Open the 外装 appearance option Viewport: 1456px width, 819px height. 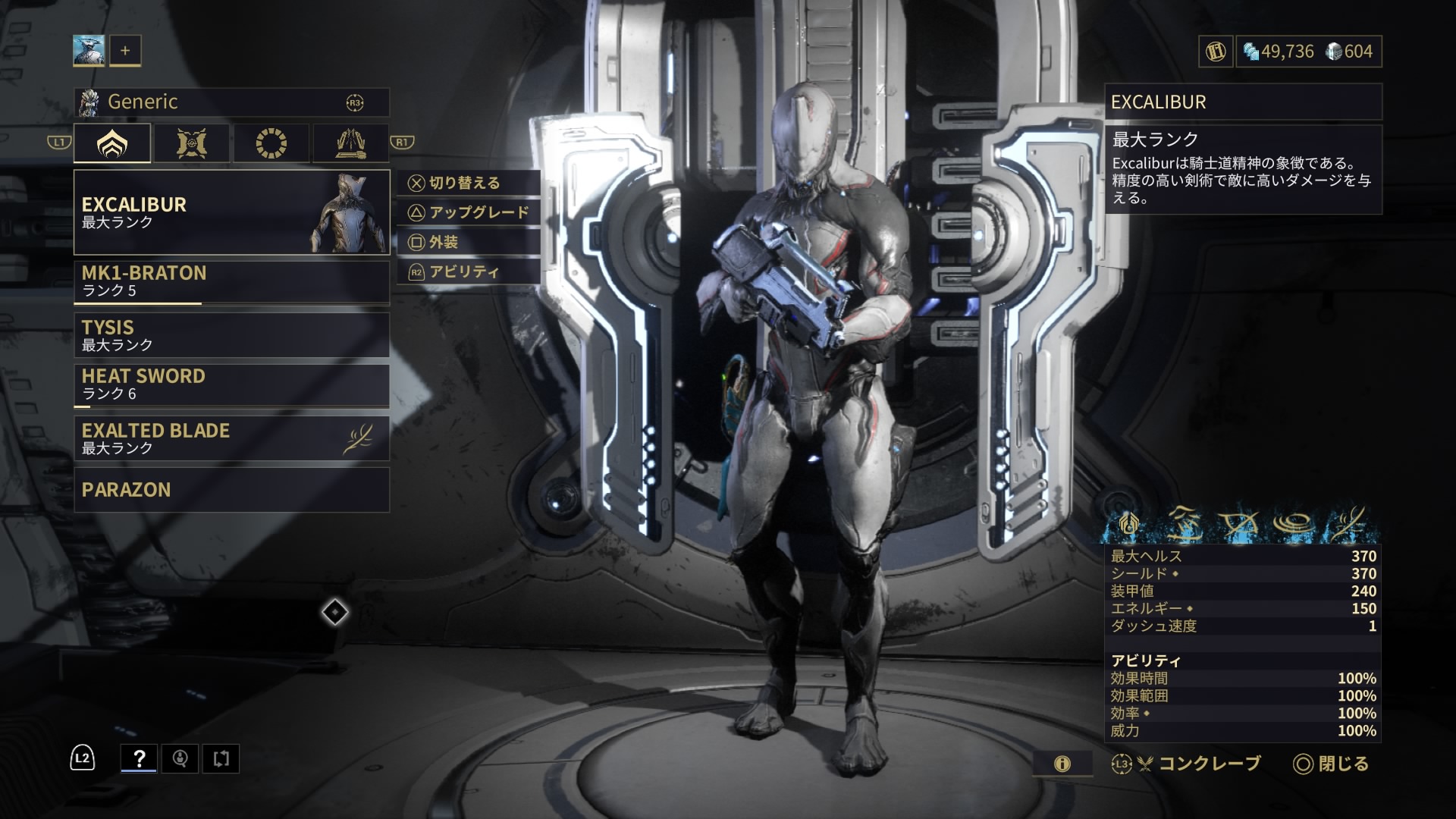[x=469, y=242]
